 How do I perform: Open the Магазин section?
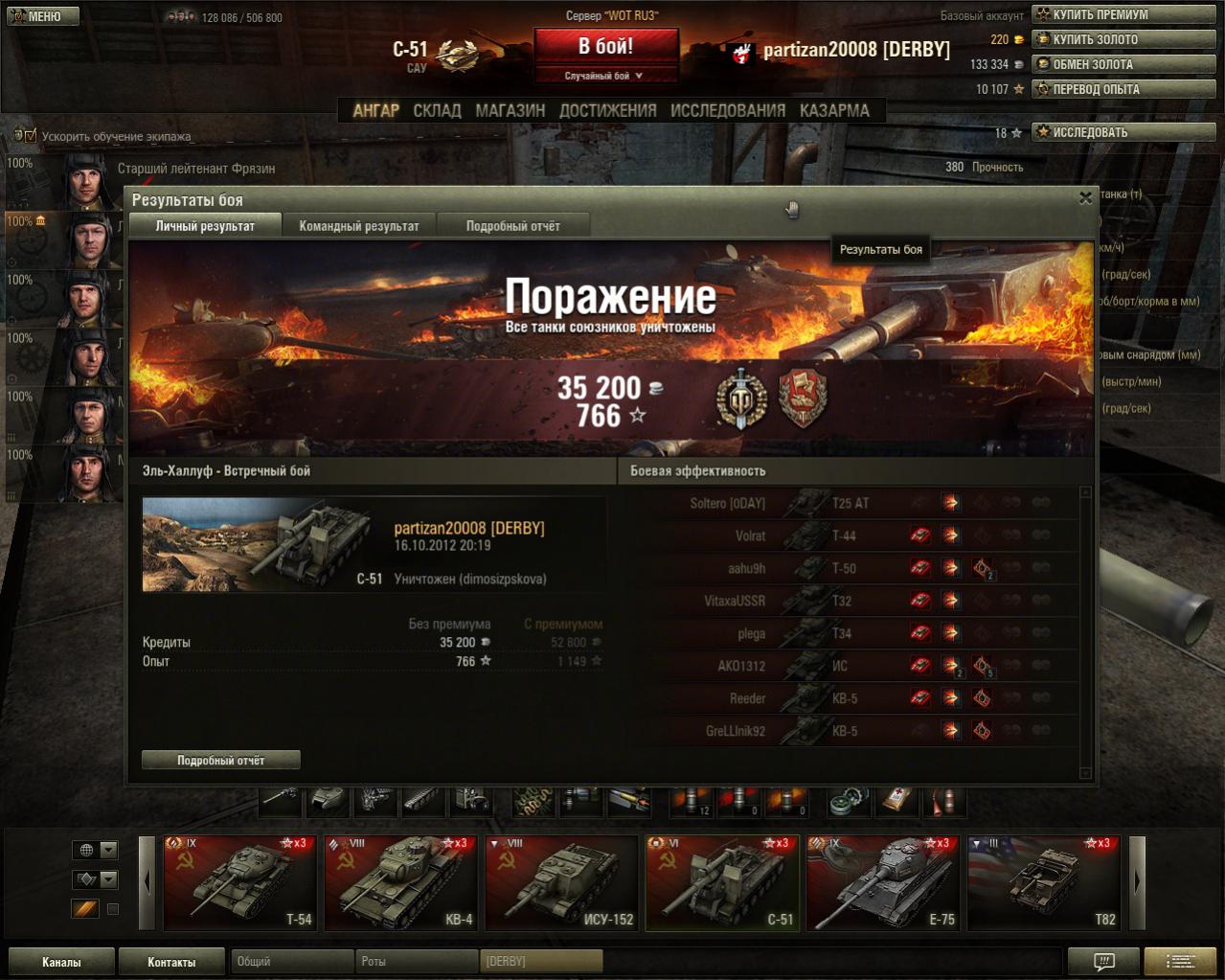510,110
